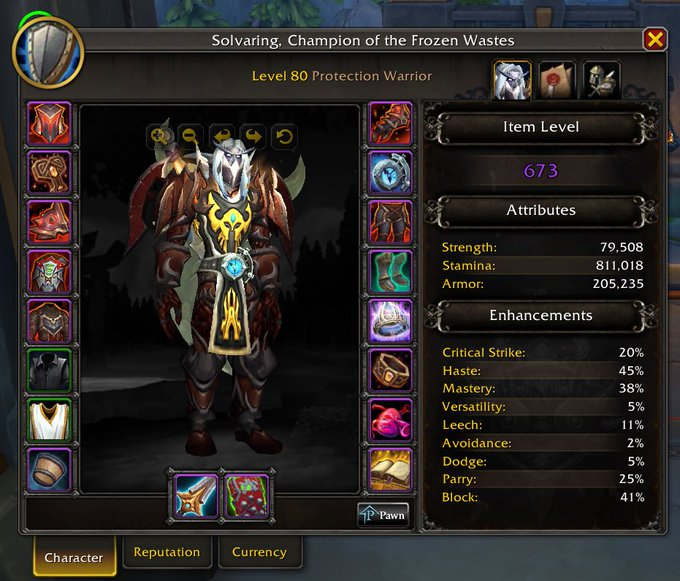680x581 pixels.
Task: Show the character stats sidebar tab
Action: coord(512,80)
